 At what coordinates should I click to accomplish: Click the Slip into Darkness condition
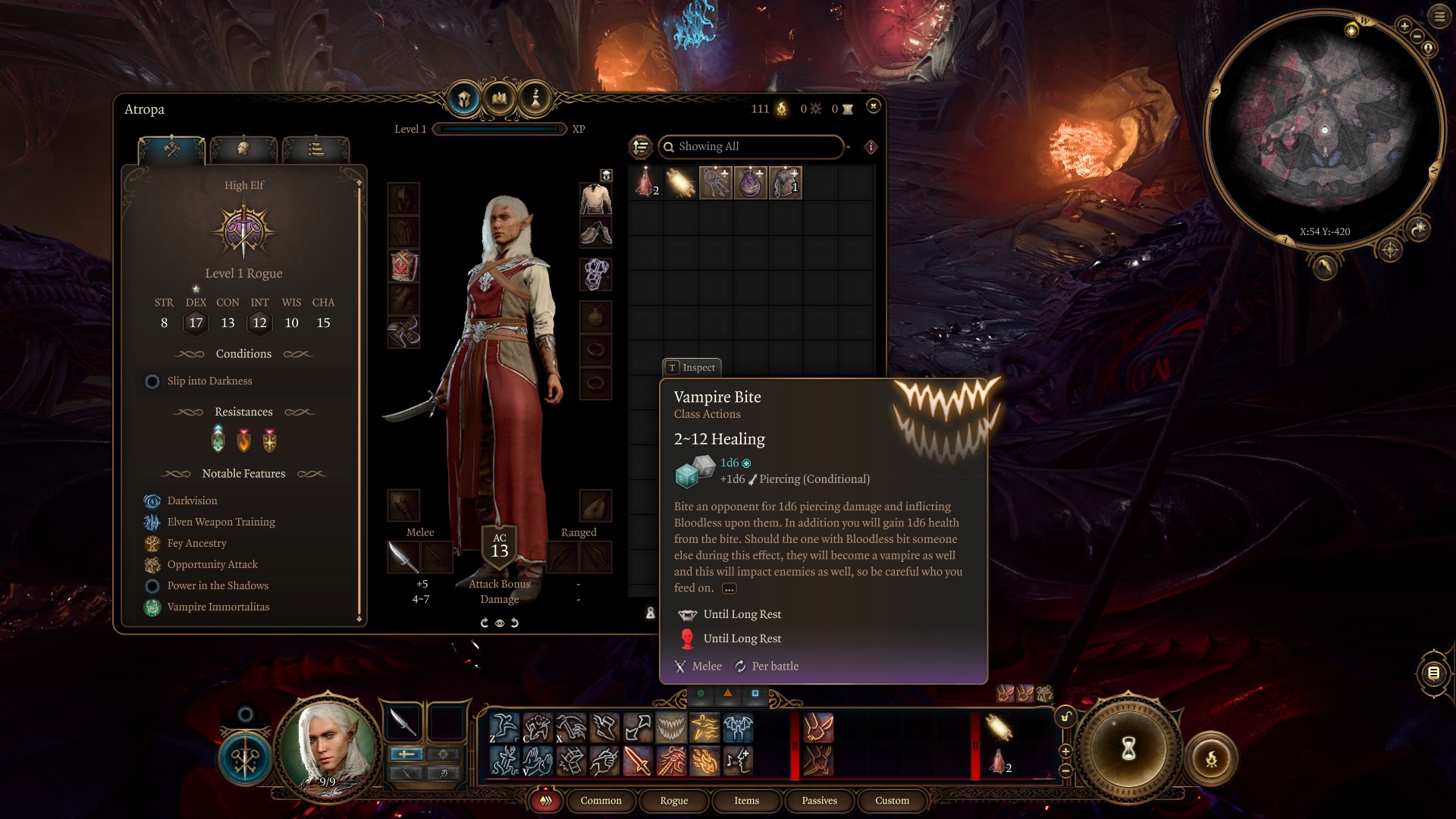[209, 381]
